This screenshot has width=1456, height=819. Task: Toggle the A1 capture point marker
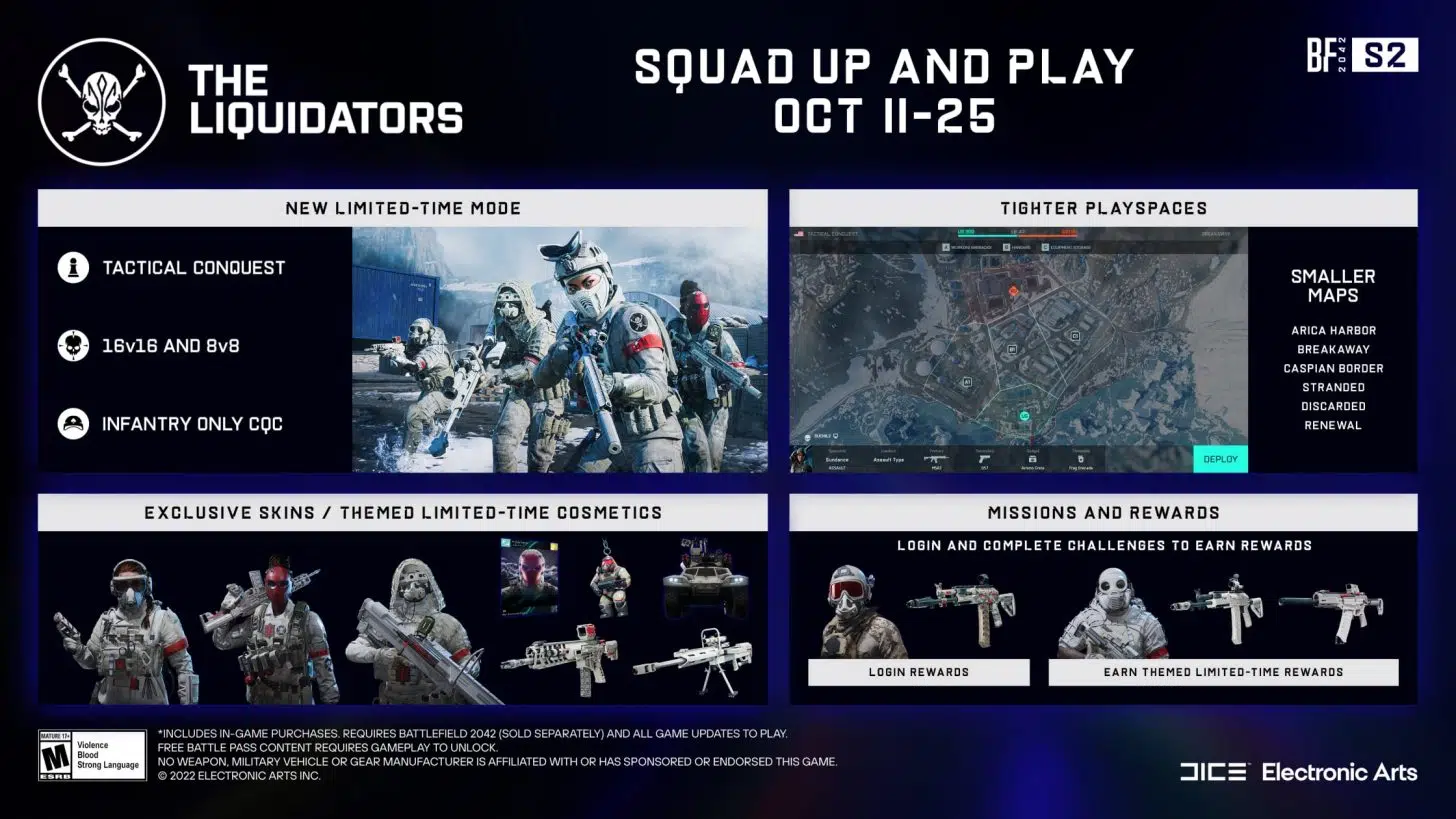click(x=967, y=381)
